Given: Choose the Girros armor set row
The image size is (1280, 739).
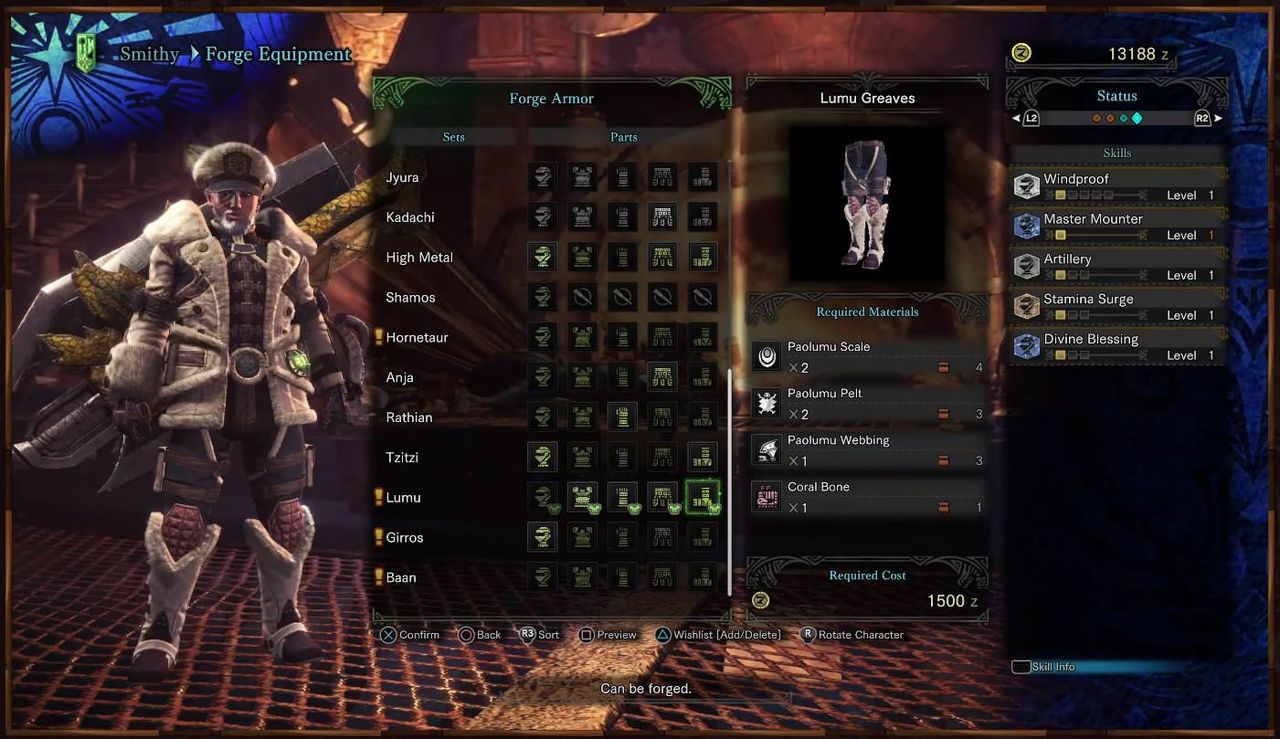Looking at the screenshot, I should [x=405, y=538].
